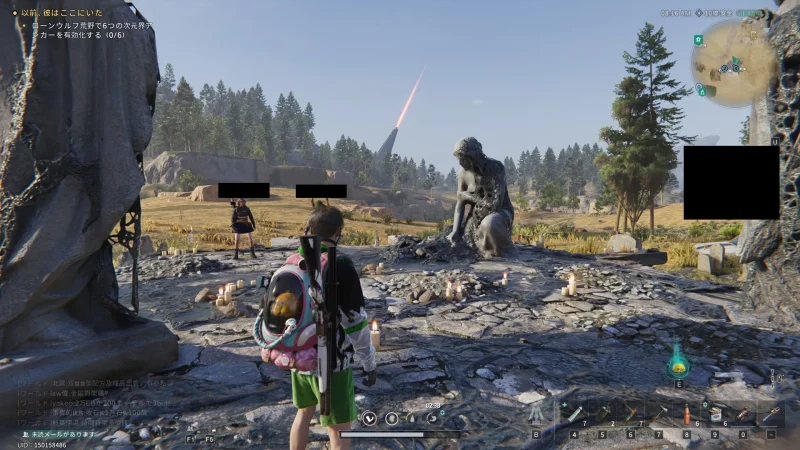
Task: Choose the item in hotbar slot 5
Action: tap(603, 414)
